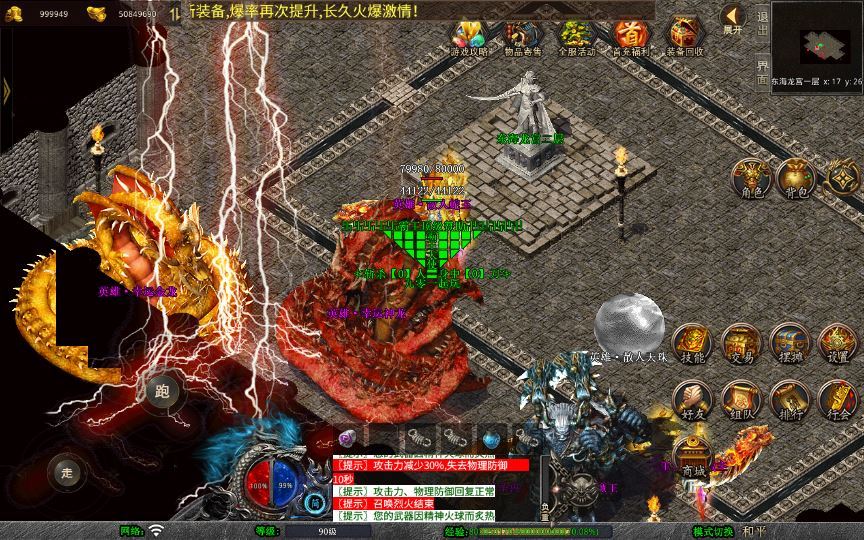864x540 pixels.
Task: Open the 排行 rankings board
Action: coord(790,398)
